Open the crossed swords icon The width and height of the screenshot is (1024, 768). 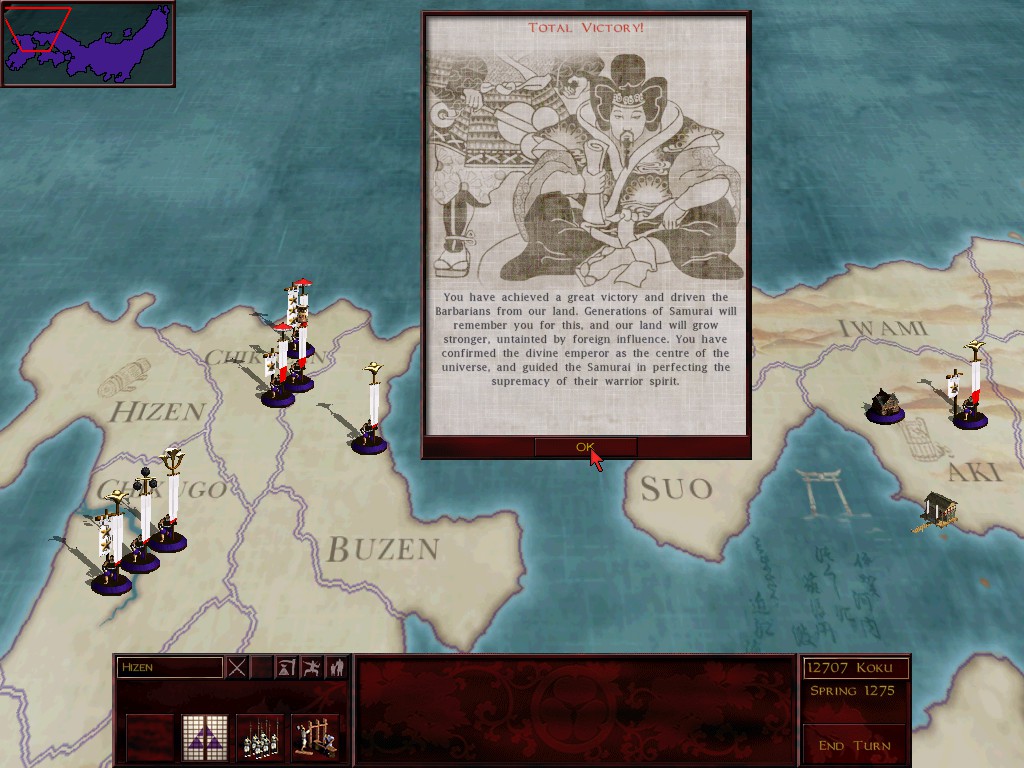pos(237,667)
